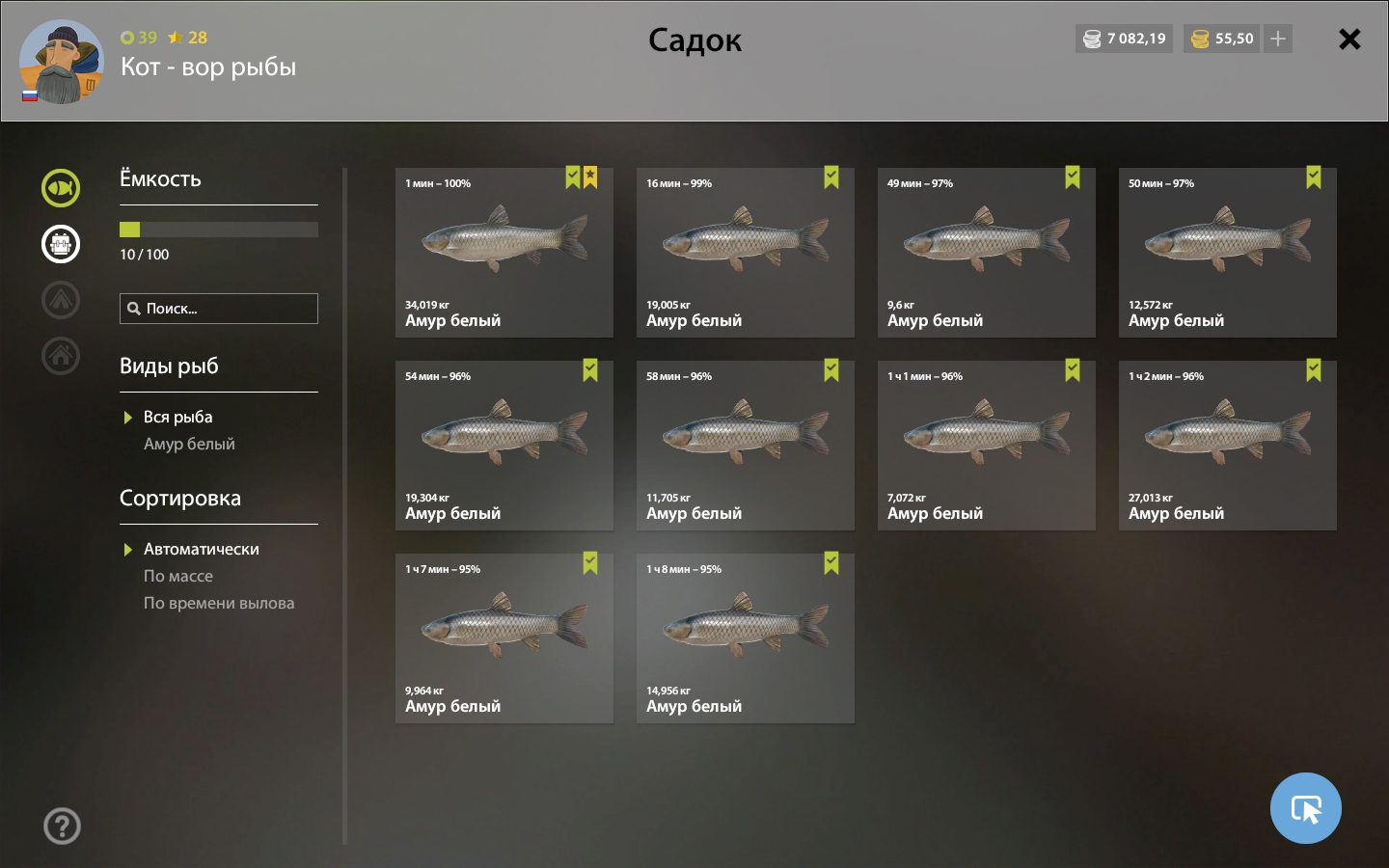
Task: Pick the 9,6 кг Амур белый card
Action: 986,253
